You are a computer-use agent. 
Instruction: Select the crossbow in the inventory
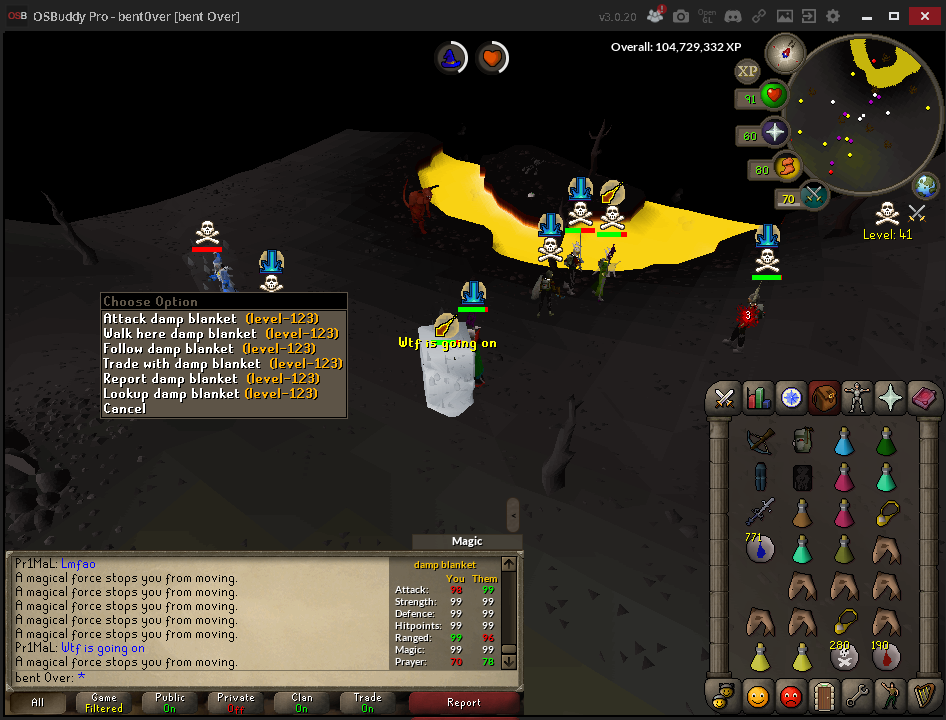760,440
